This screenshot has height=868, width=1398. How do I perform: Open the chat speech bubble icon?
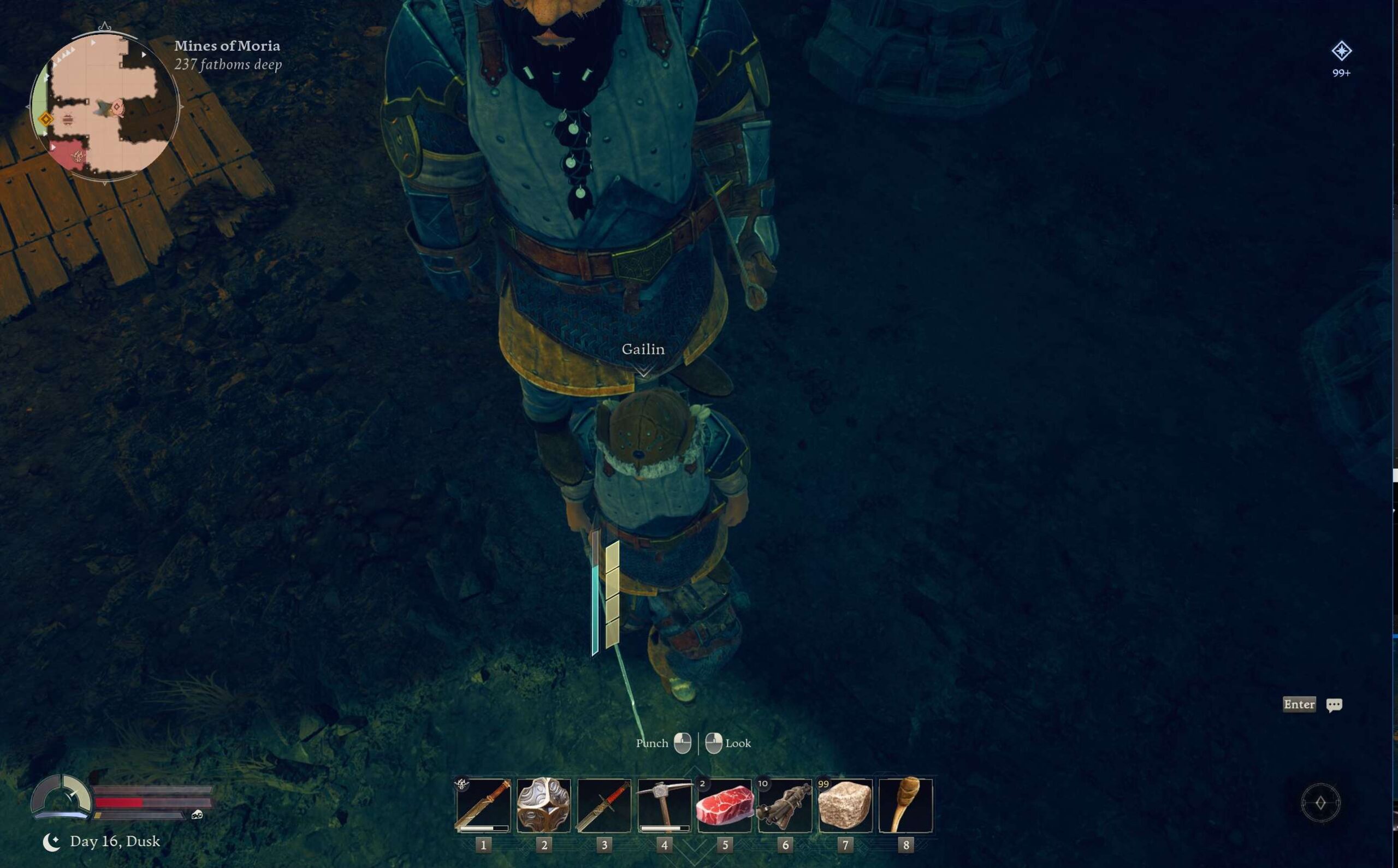tap(1334, 704)
